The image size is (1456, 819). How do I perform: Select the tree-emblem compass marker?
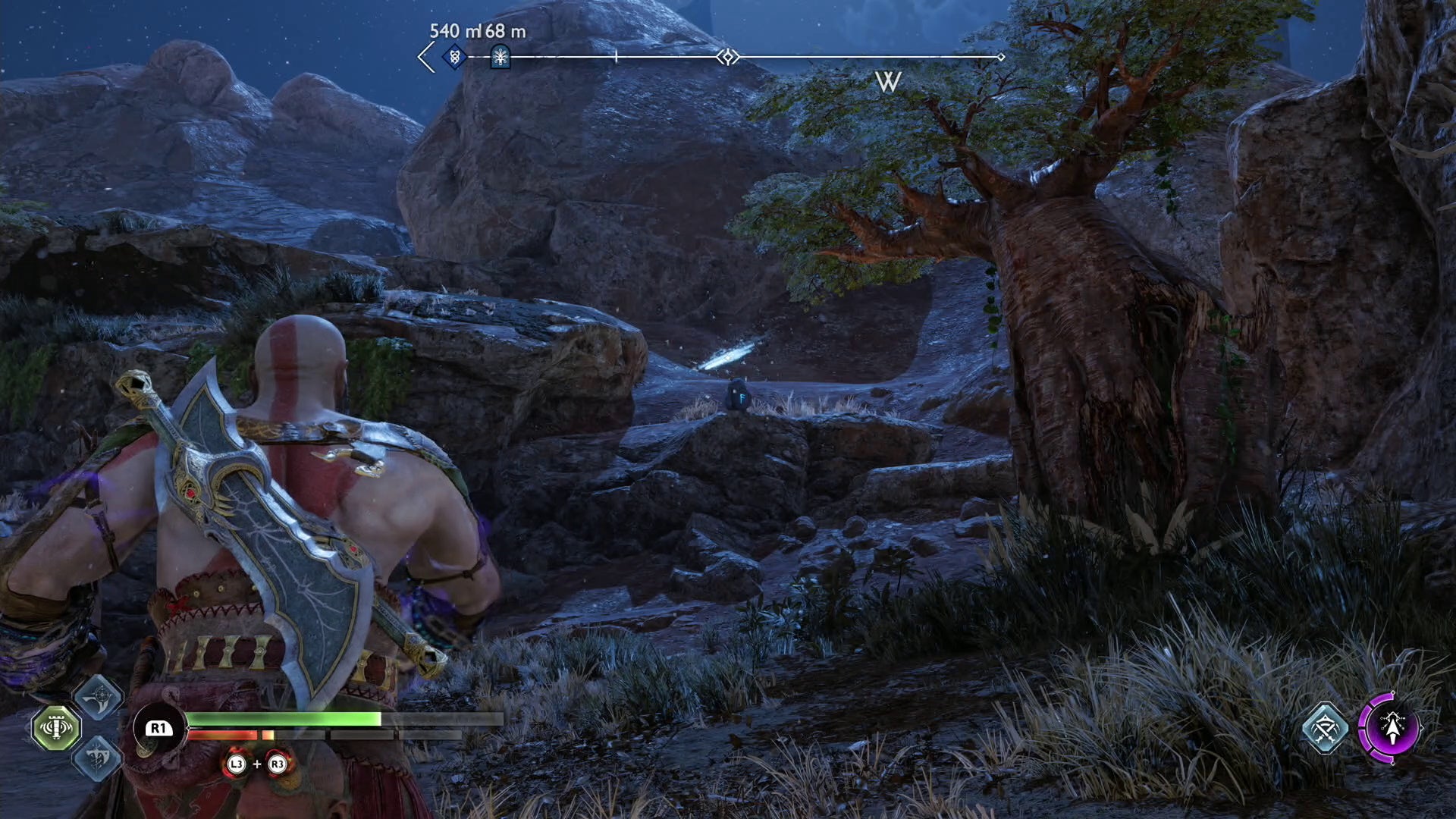[500, 57]
